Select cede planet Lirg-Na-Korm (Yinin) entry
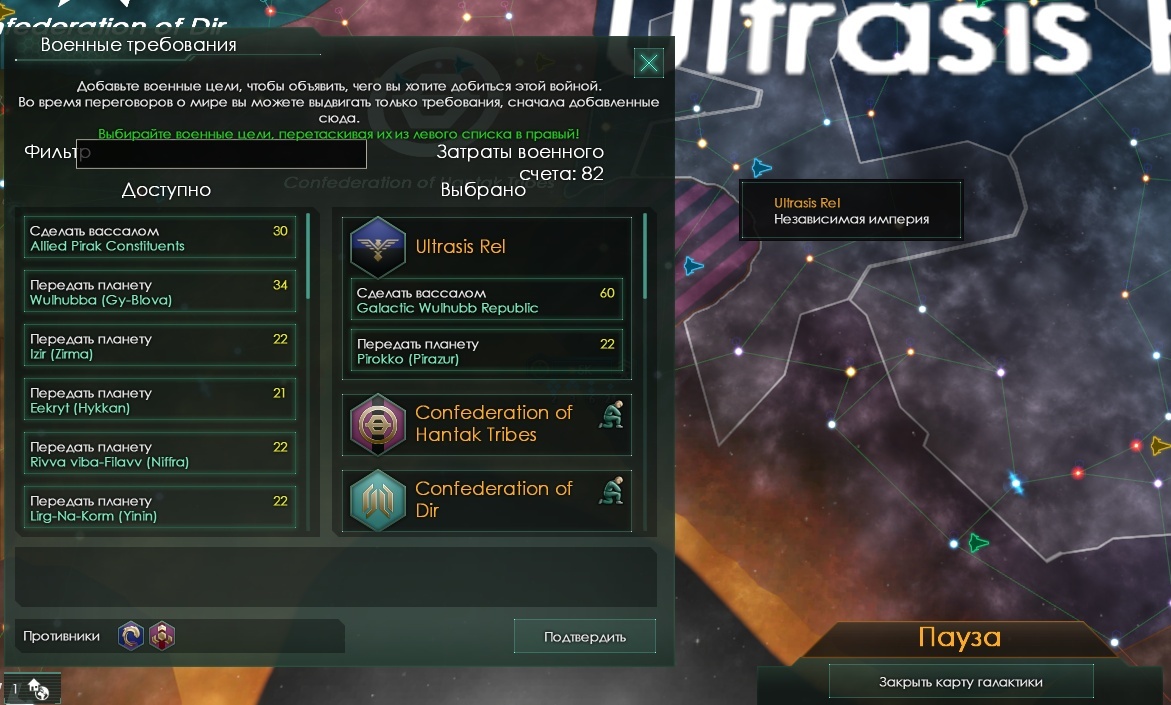This screenshot has height=705, width=1171. pos(160,508)
